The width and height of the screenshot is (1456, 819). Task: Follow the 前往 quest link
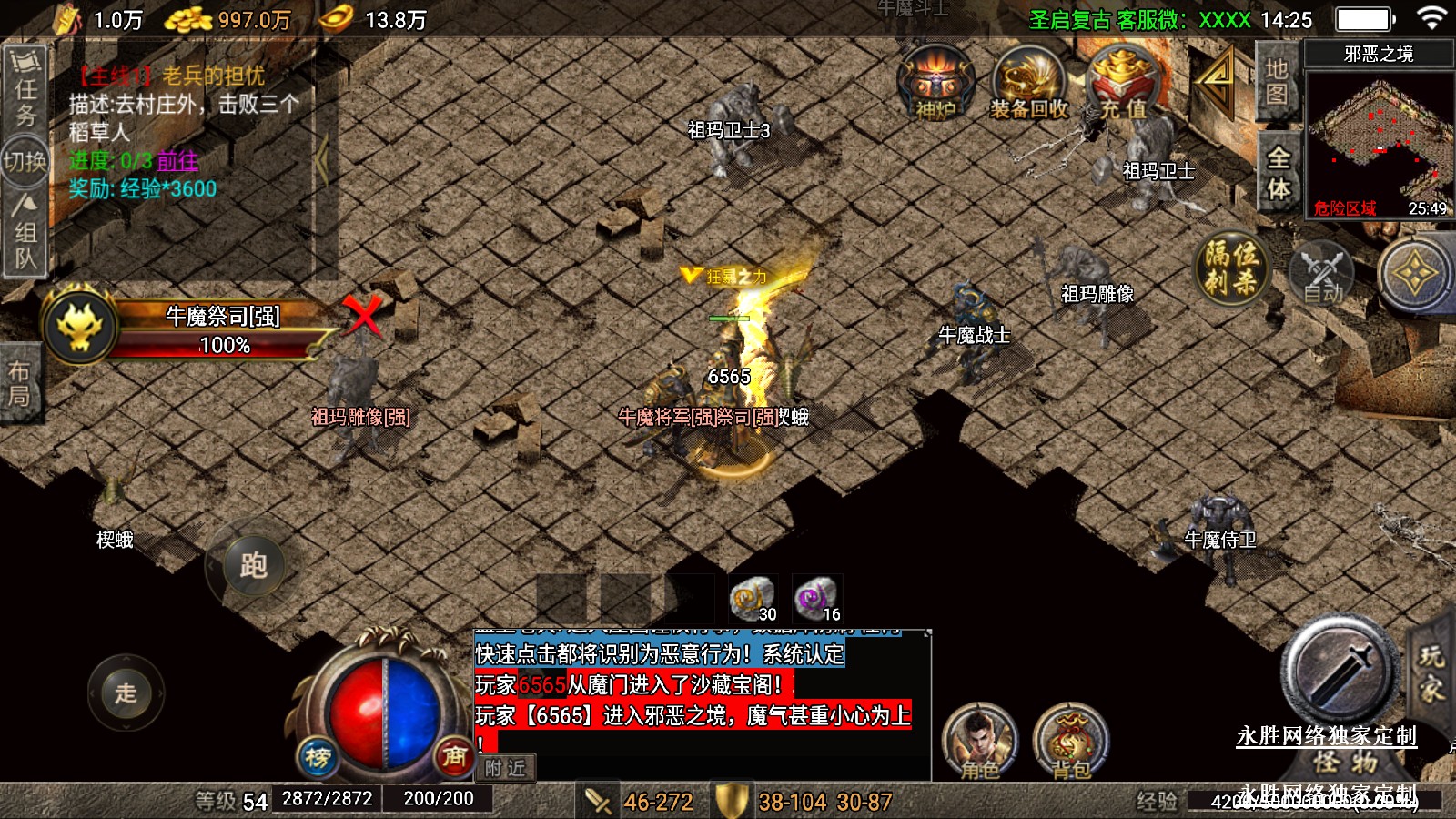tap(177, 161)
